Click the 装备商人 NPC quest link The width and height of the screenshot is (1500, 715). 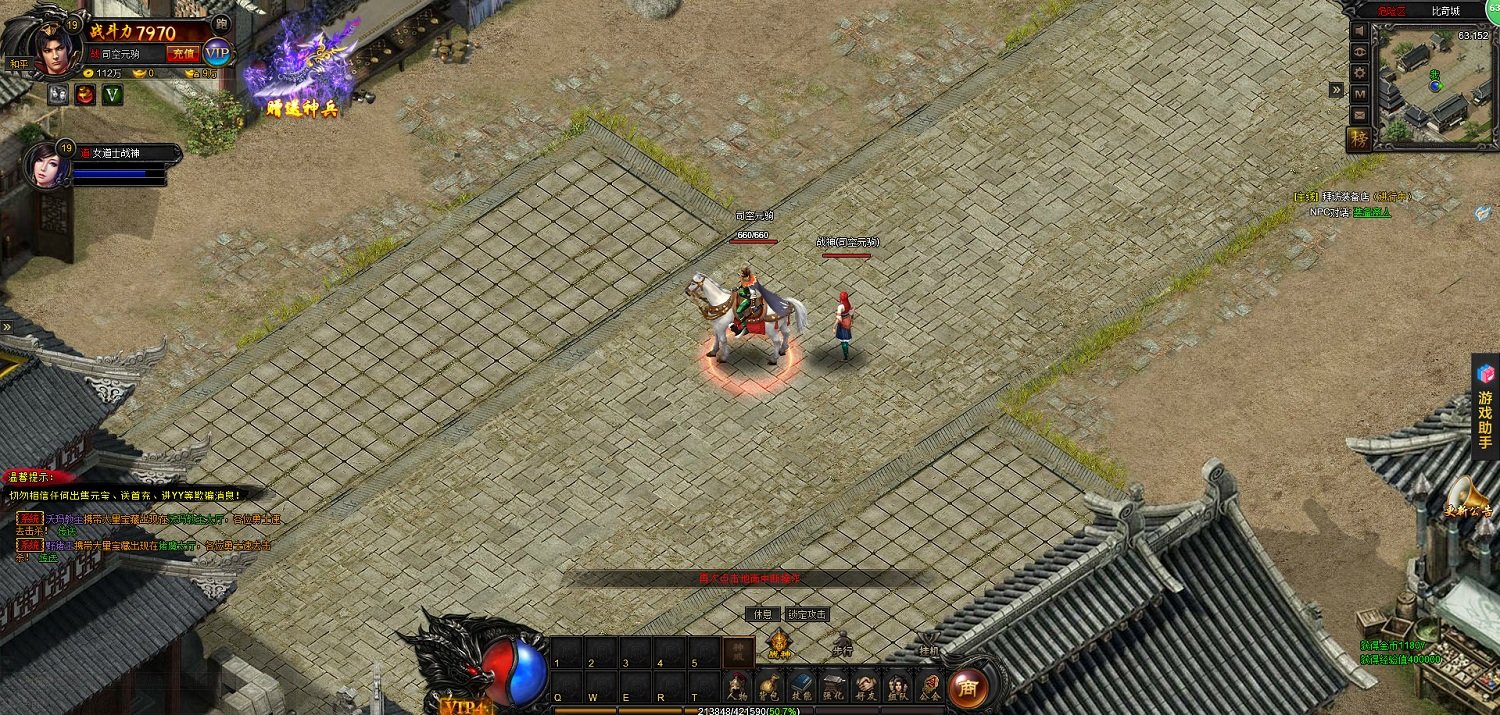tap(1371, 212)
